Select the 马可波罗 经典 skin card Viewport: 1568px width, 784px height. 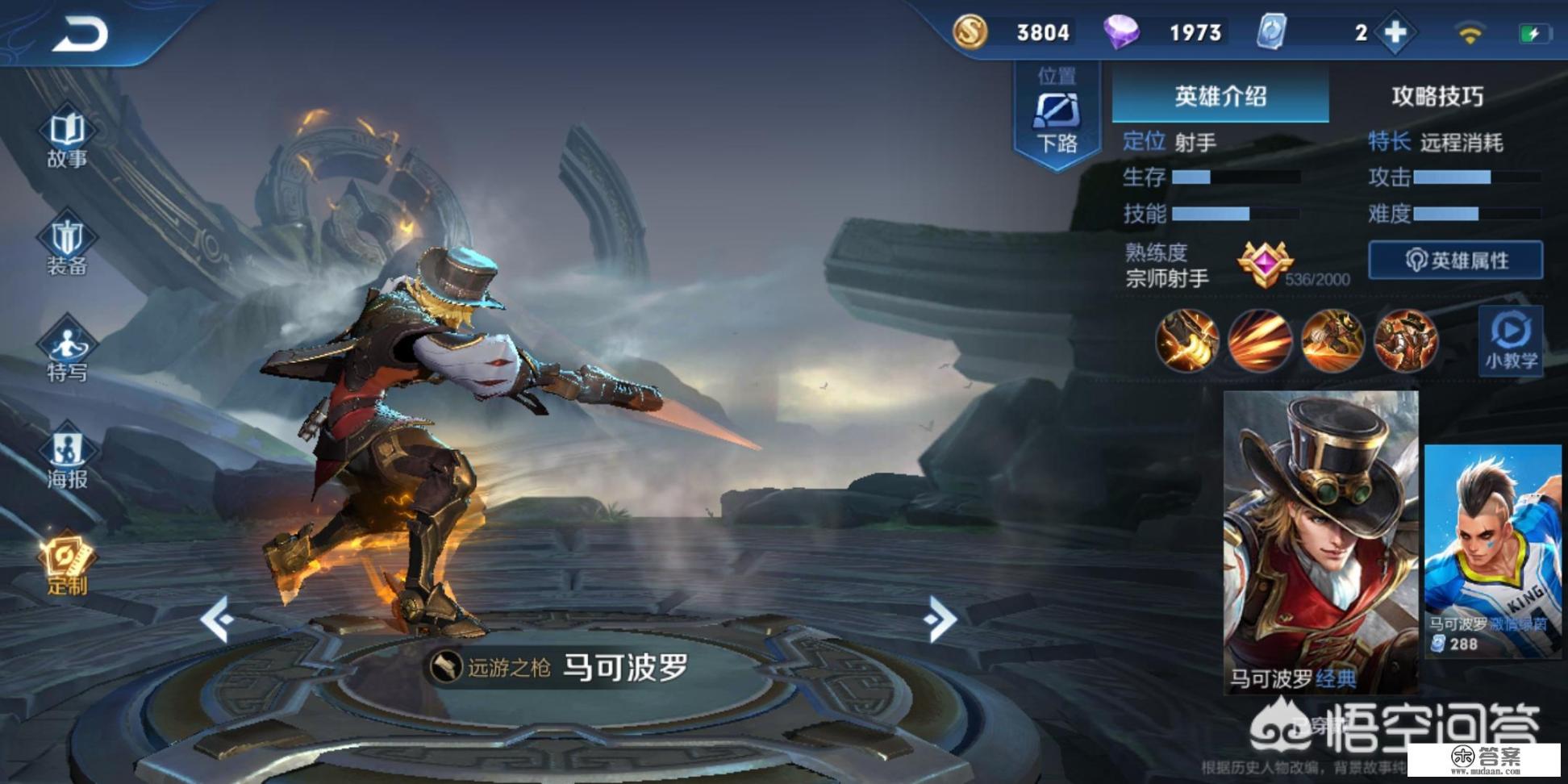point(1320,542)
